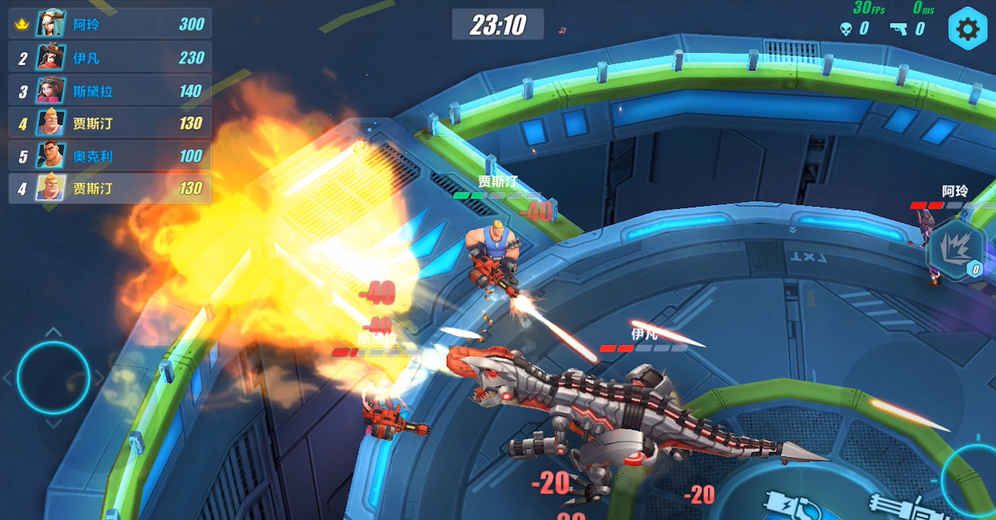Viewport: 996px width, 520px height.
Task: Switch to the gatling gun weapon
Action: (x=895, y=506)
